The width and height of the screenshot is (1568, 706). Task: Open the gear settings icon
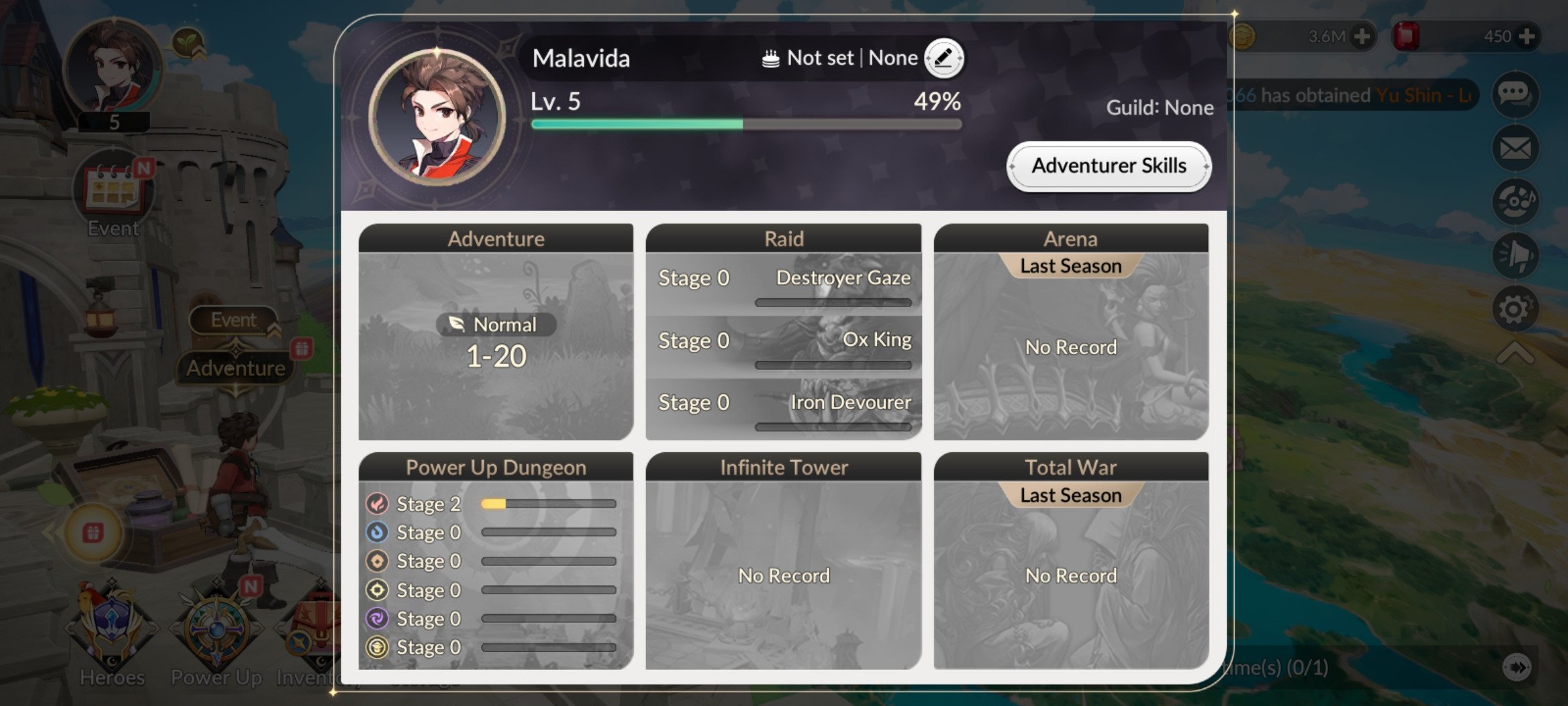[x=1515, y=309]
